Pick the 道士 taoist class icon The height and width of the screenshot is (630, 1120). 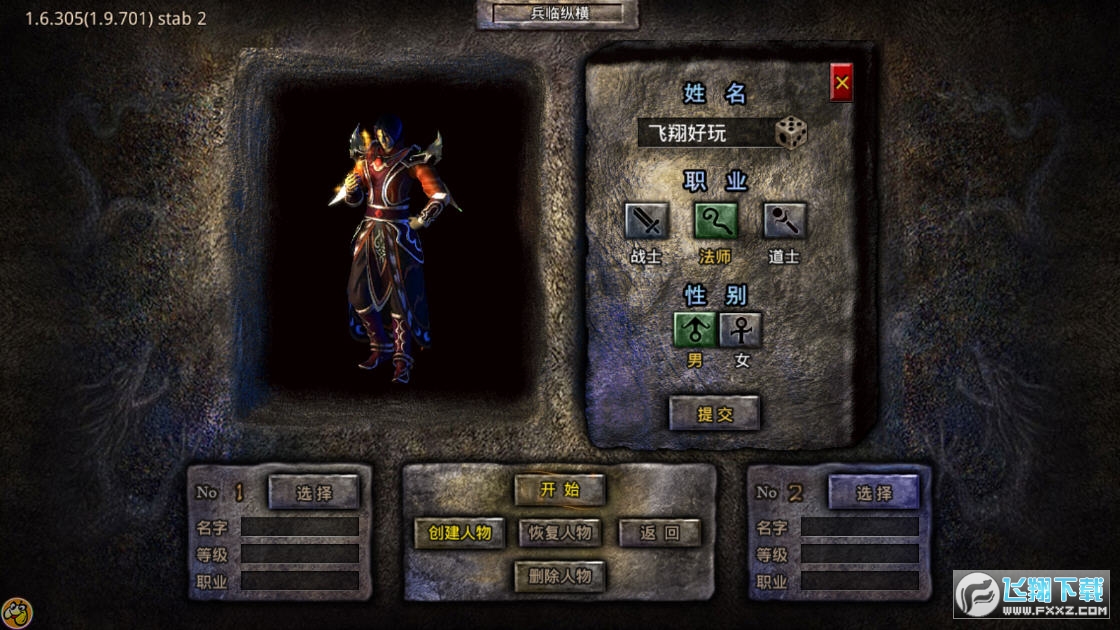click(x=784, y=221)
